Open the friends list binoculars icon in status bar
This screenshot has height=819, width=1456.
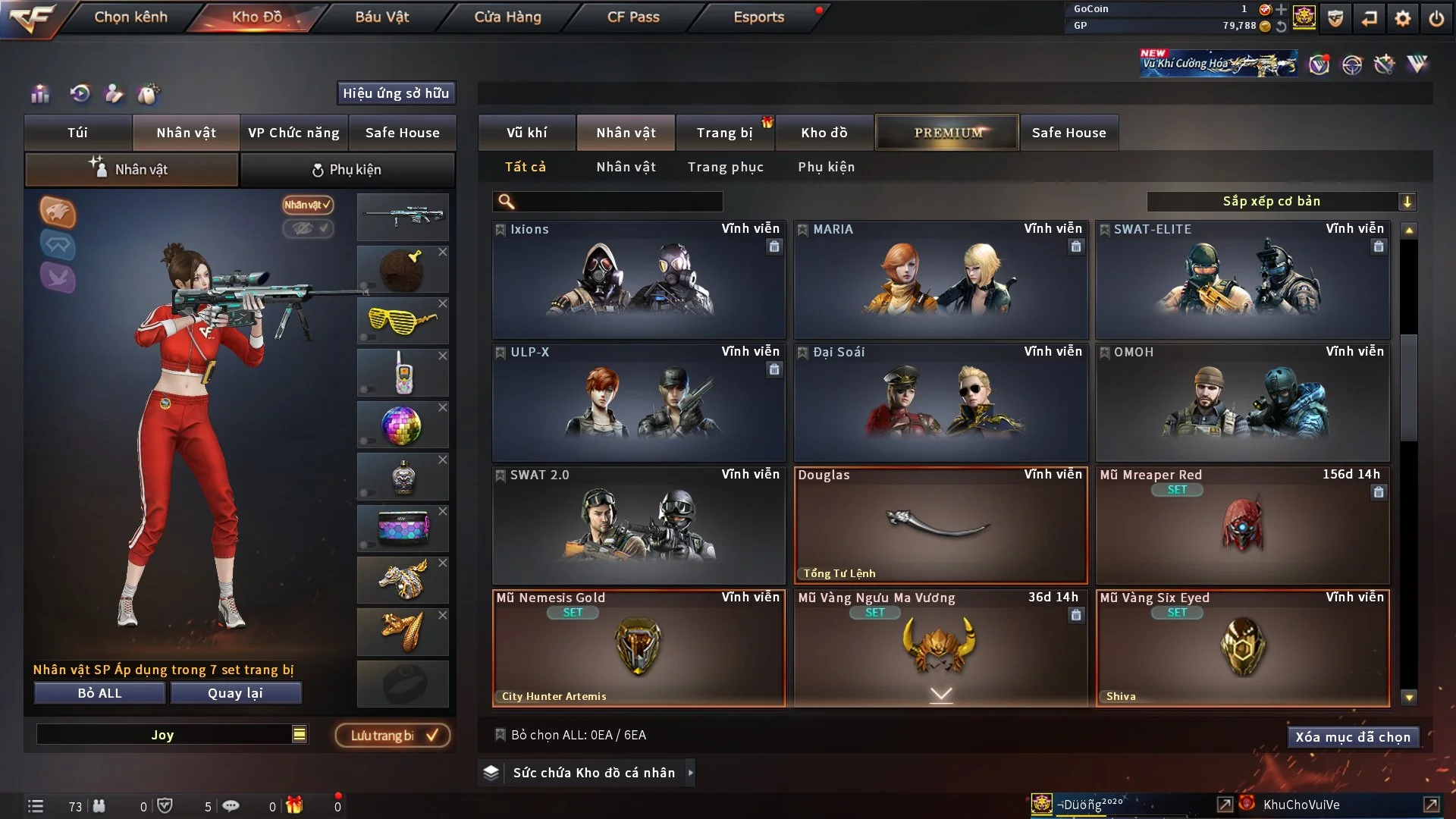(x=99, y=806)
